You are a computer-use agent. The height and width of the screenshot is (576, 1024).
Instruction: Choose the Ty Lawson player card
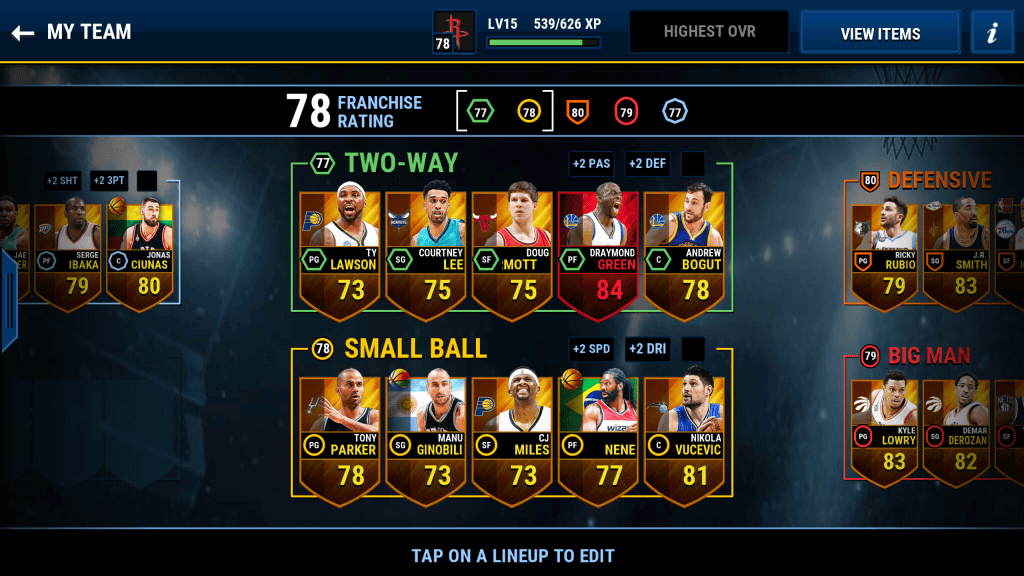(341, 250)
